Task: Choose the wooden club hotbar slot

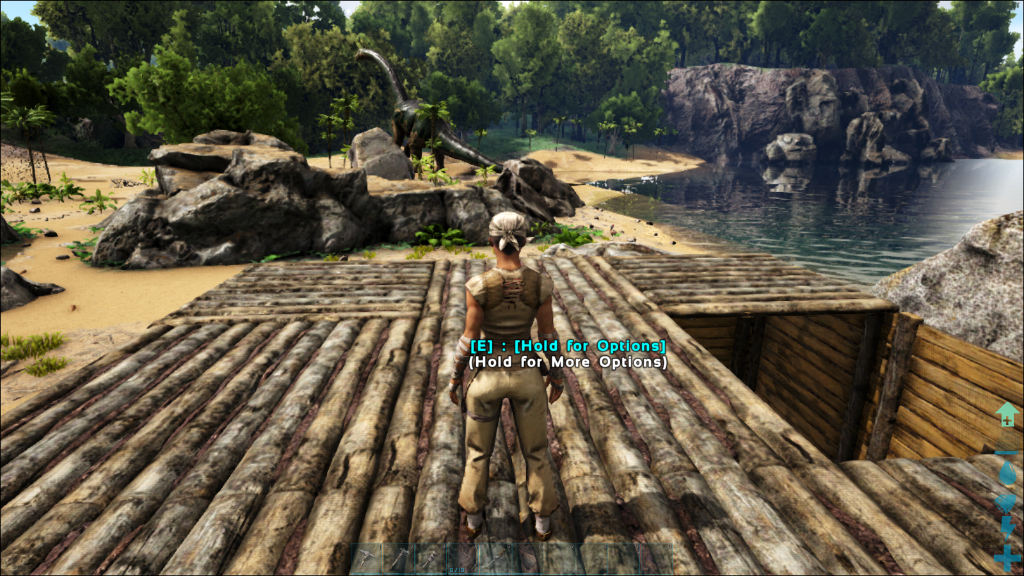Action: 430,558
